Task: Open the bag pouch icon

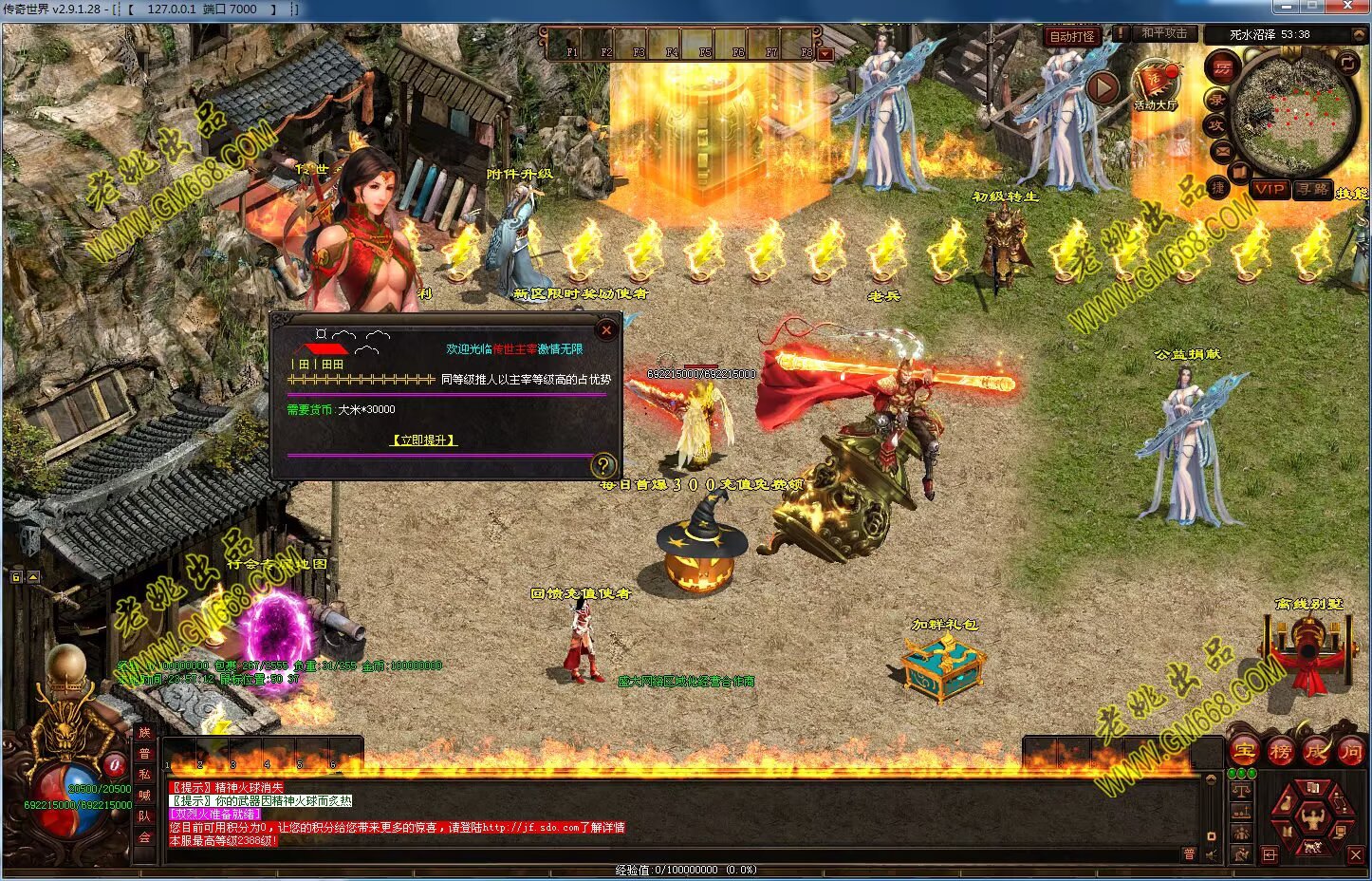Action: coord(1284,804)
